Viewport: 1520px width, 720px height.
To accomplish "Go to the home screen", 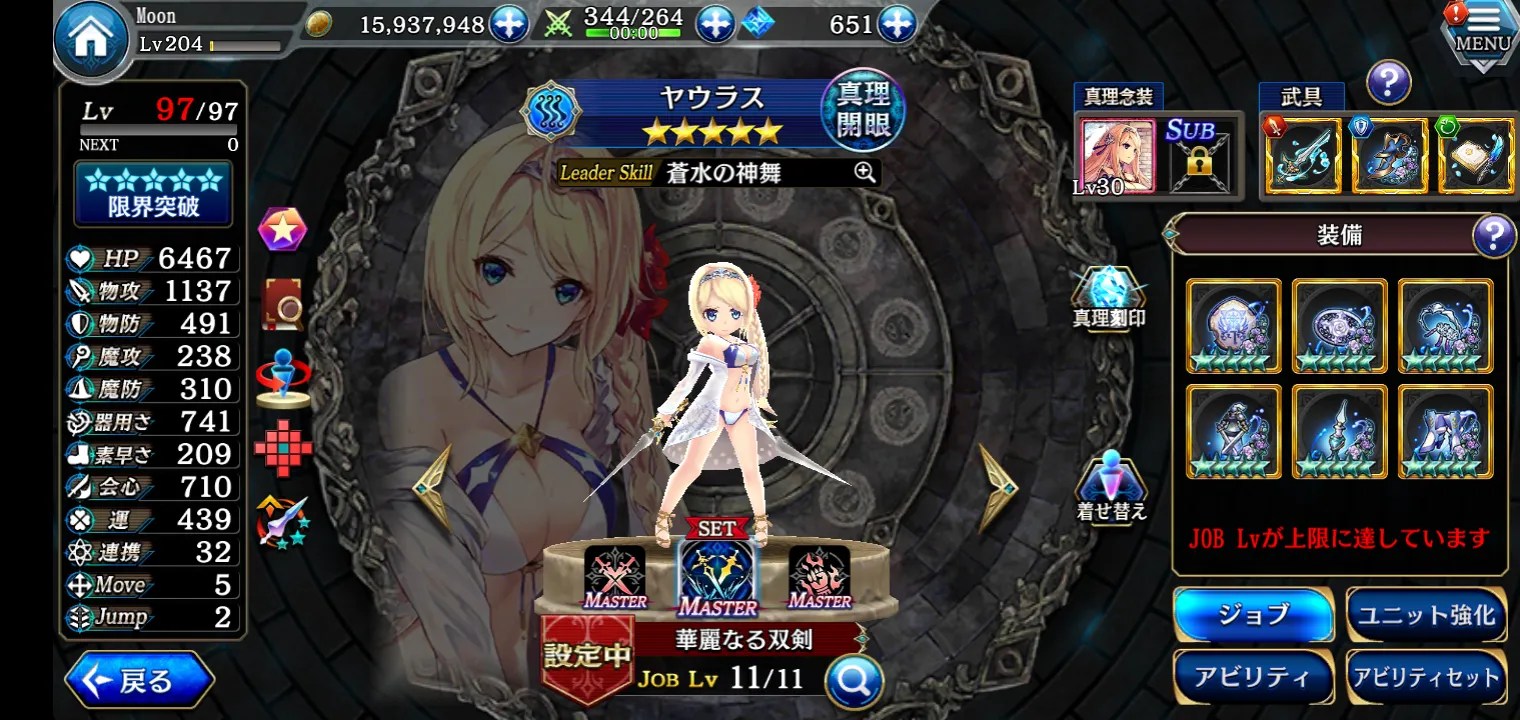I will pyautogui.click(x=91, y=42).
